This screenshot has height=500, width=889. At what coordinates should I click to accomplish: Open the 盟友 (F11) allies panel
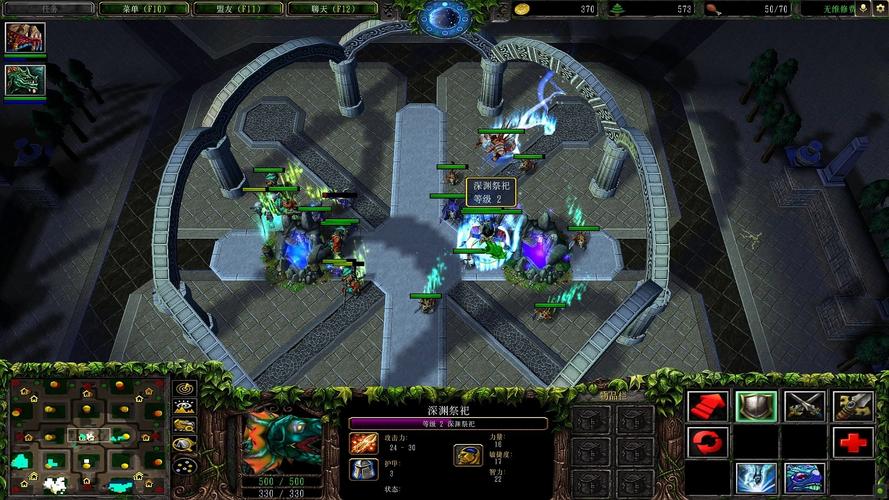pos(238,9)
